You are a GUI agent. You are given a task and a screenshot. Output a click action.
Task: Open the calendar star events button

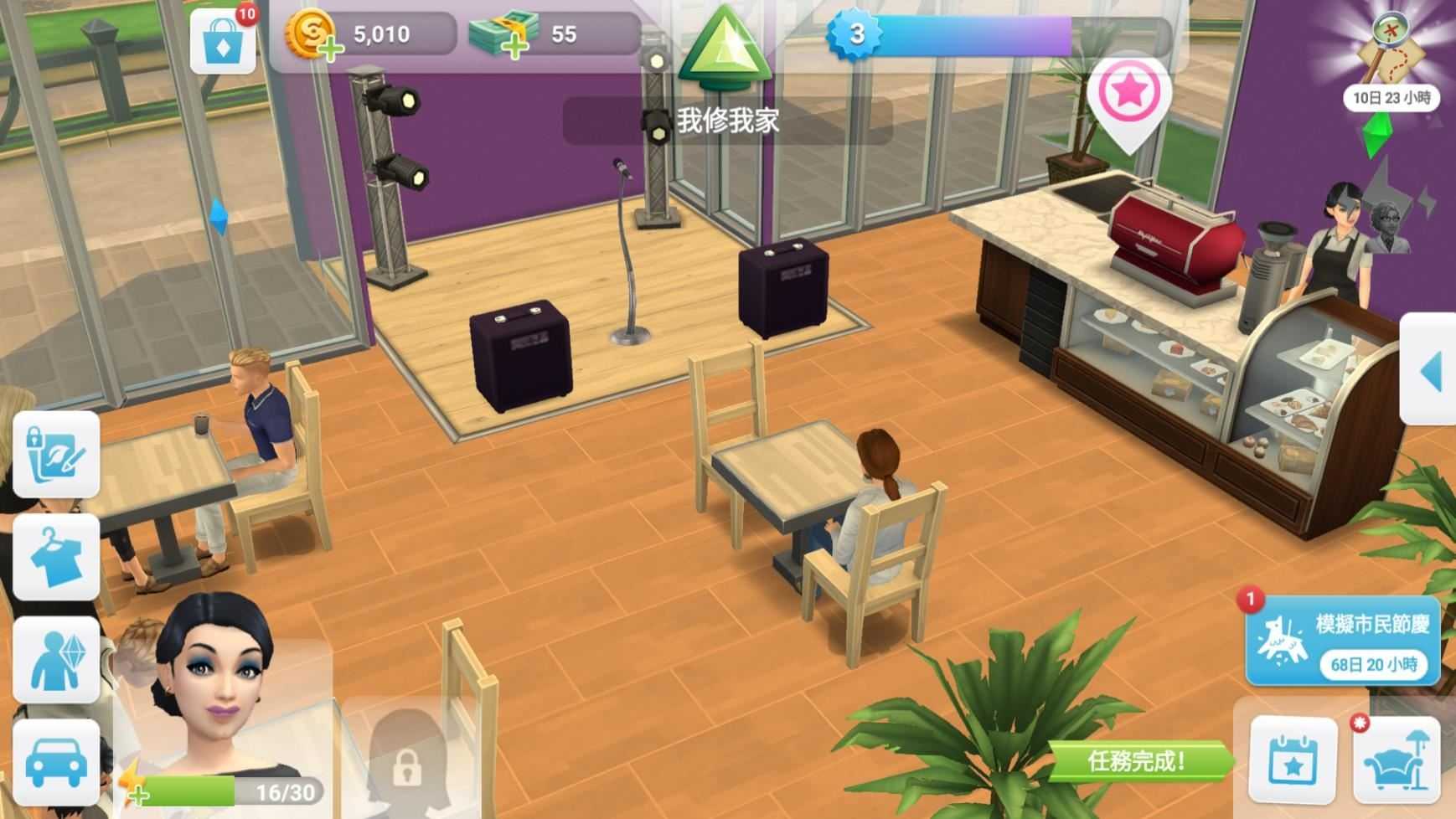pos(1293,760)
